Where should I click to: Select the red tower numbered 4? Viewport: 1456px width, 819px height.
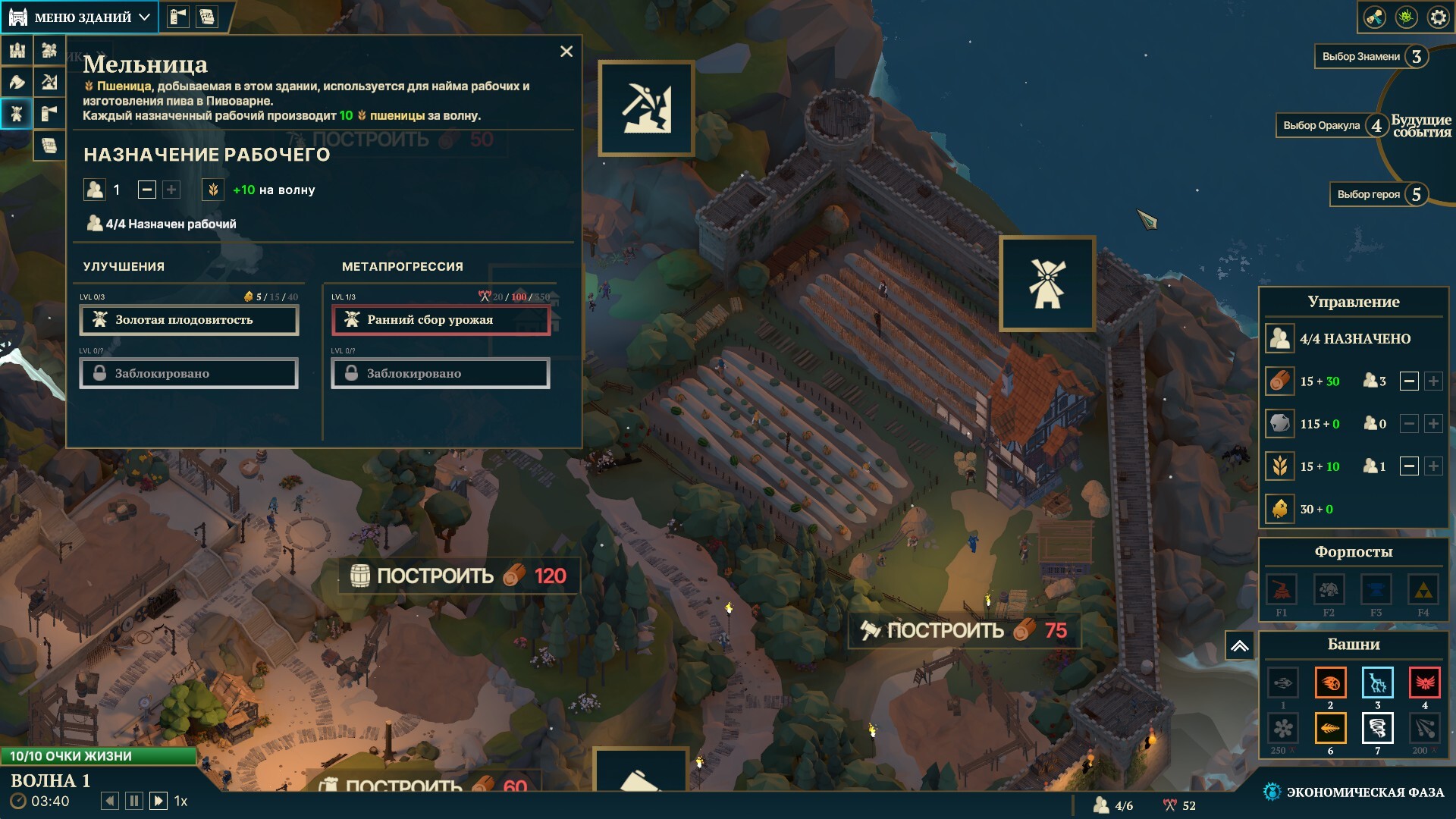(1424, 683)
